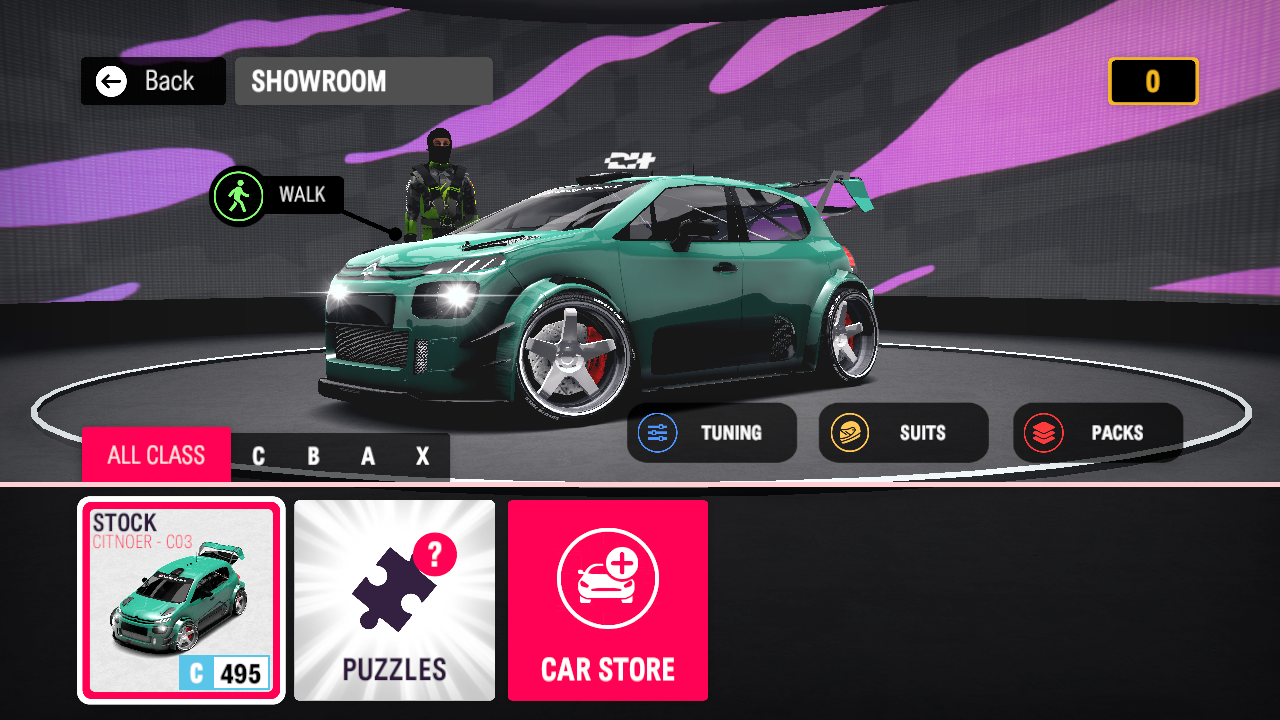Select the Stock Citnoer C03 car card
Viewport: 1280px width, 720px height.
(x=181, y=600)
